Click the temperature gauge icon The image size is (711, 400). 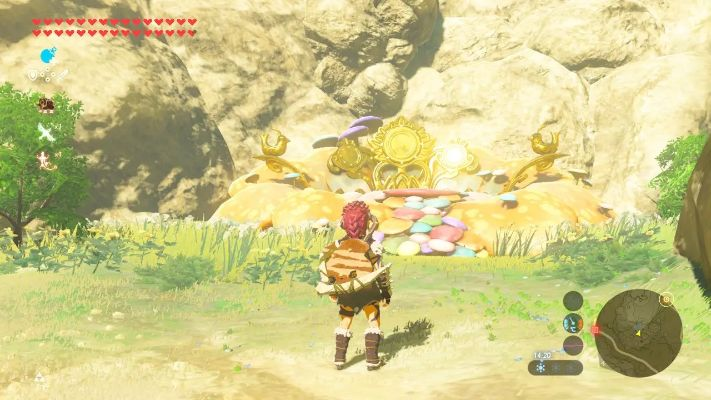[573, 322]
